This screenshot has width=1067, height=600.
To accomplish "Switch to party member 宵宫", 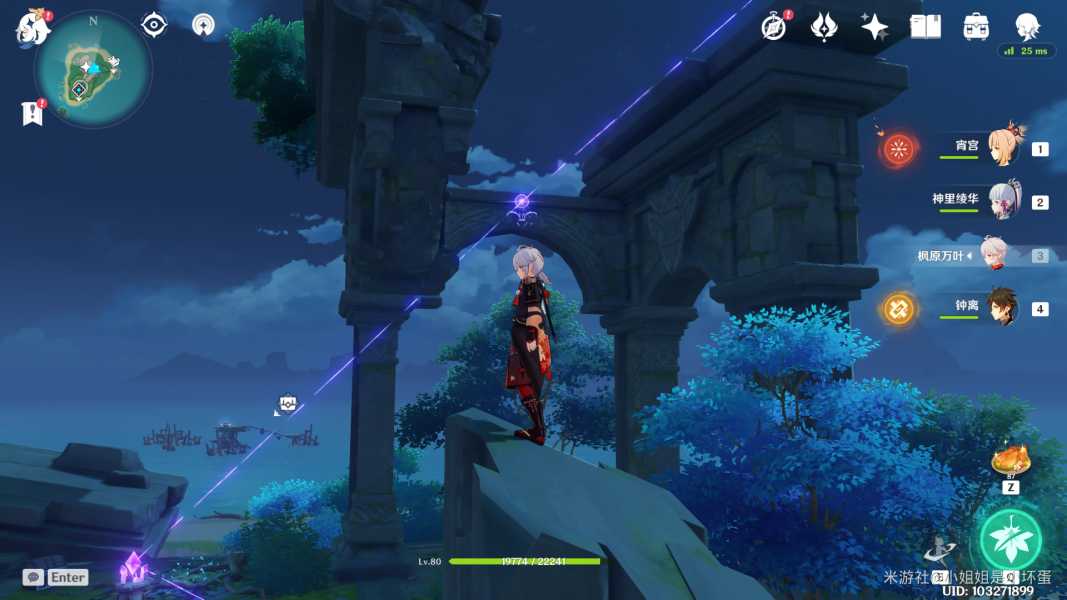I will point(1003,148).
